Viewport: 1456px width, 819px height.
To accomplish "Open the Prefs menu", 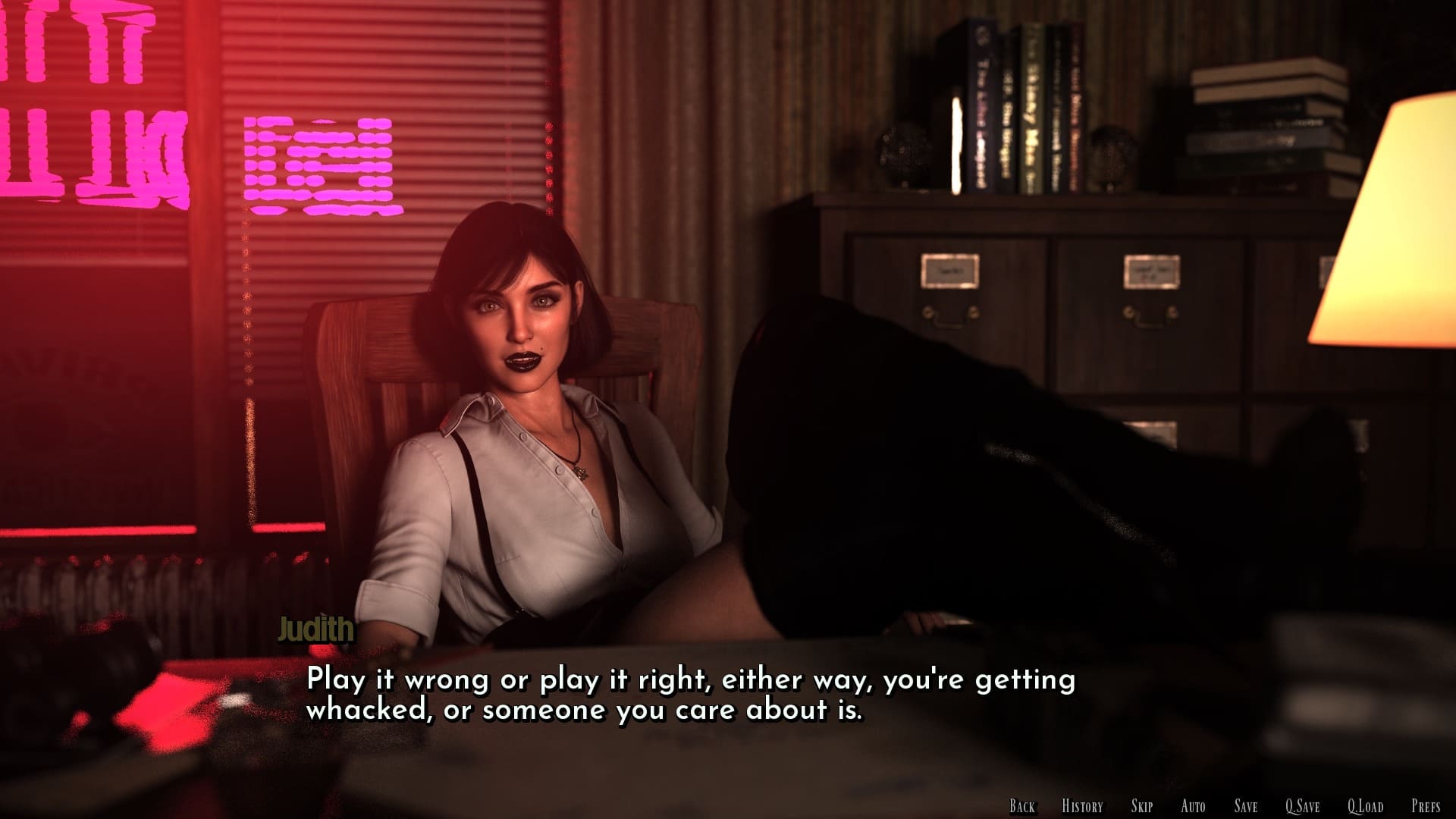I will coord(1426,806).
